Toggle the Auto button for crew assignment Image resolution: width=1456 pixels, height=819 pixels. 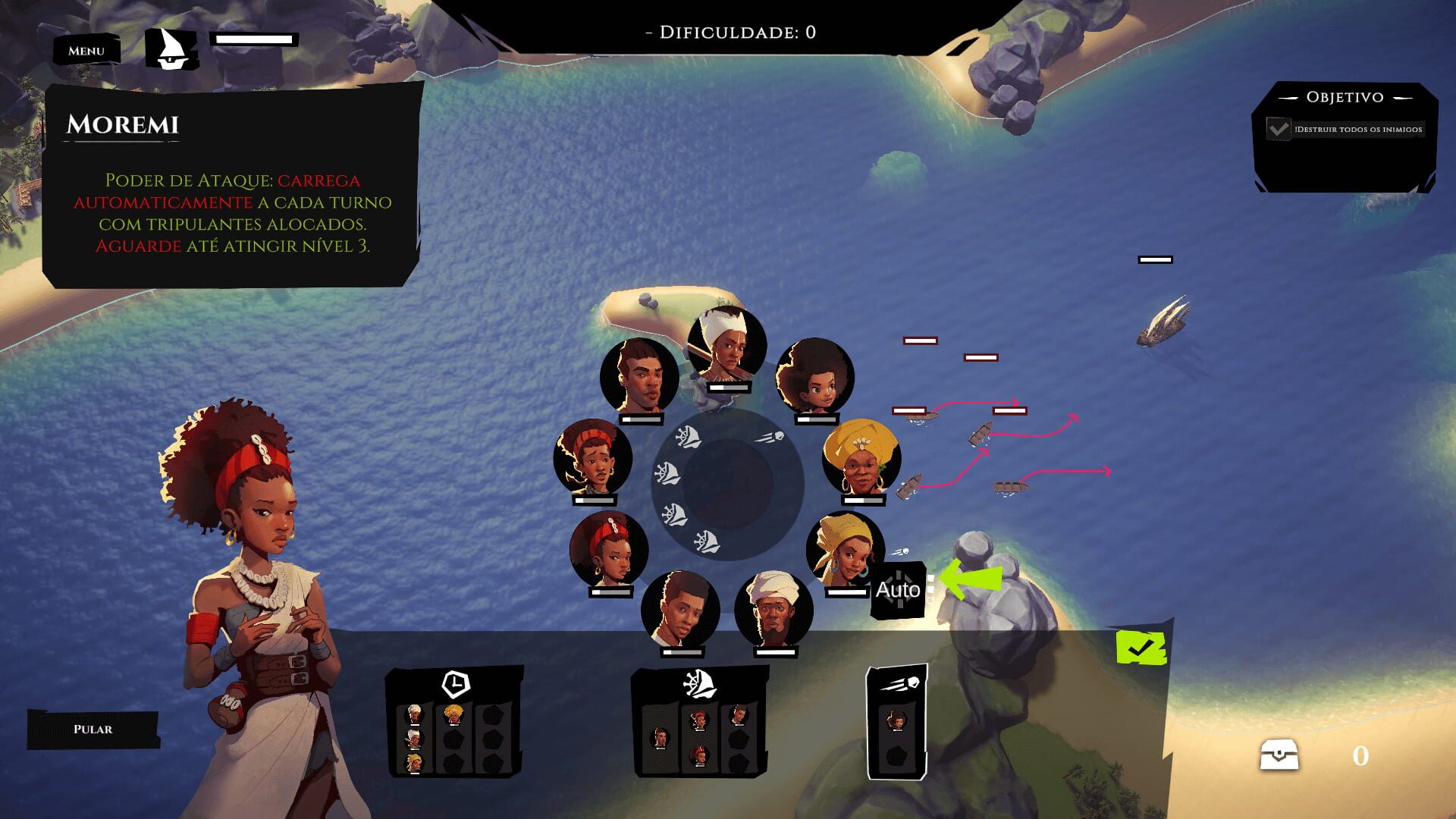coord(899,591)
